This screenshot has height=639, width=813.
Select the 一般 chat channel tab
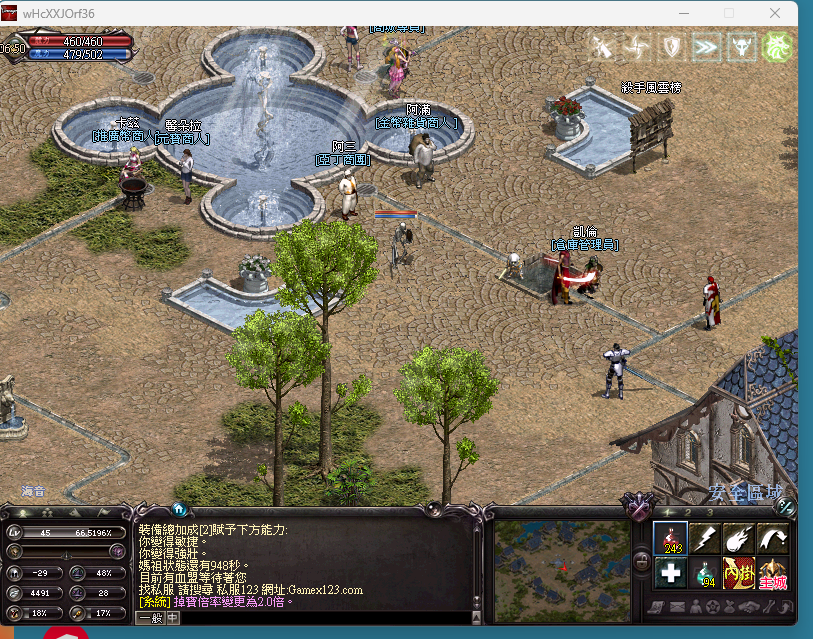coord(150,618)
